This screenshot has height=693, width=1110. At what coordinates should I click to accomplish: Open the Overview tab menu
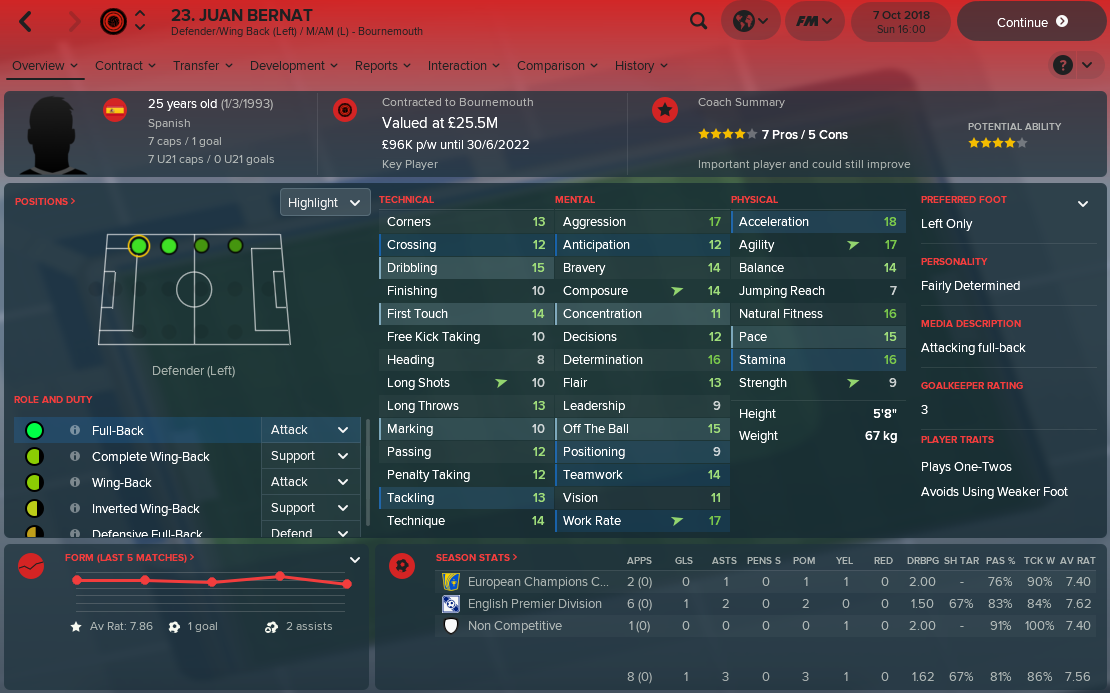(45, 66)
